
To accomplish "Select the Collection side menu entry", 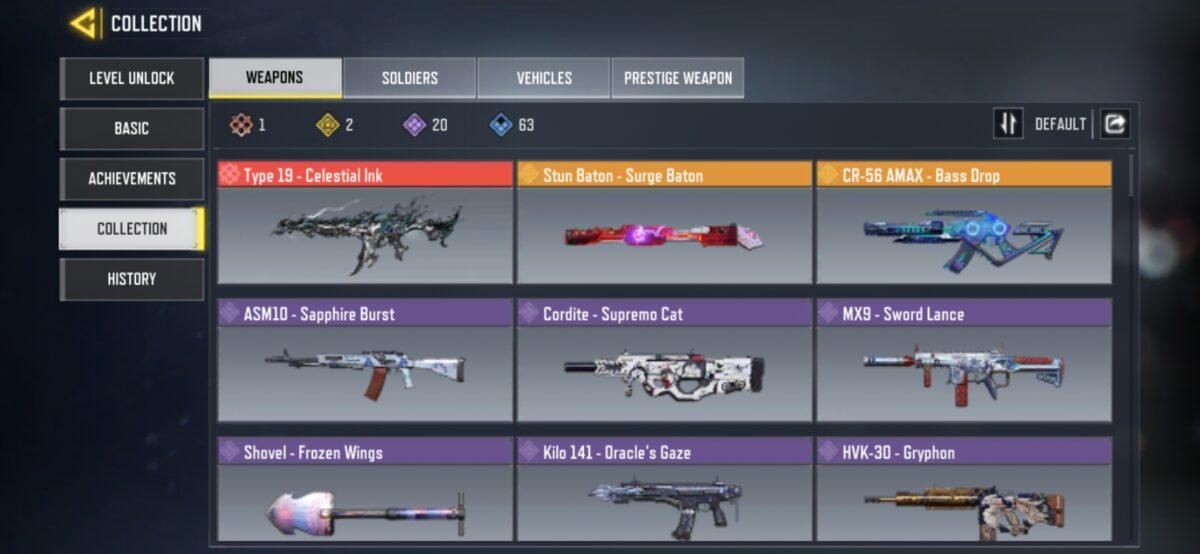I will tap(132, 228).
